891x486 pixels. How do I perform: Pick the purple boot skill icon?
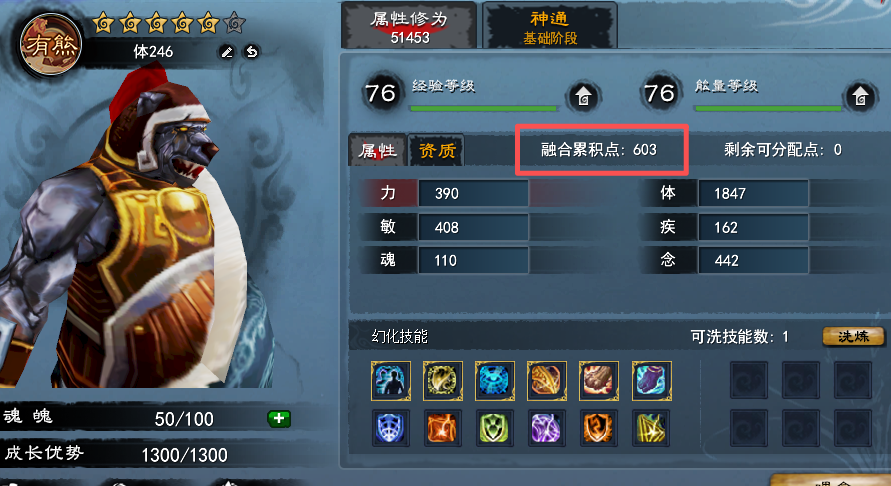pos(651,381)
